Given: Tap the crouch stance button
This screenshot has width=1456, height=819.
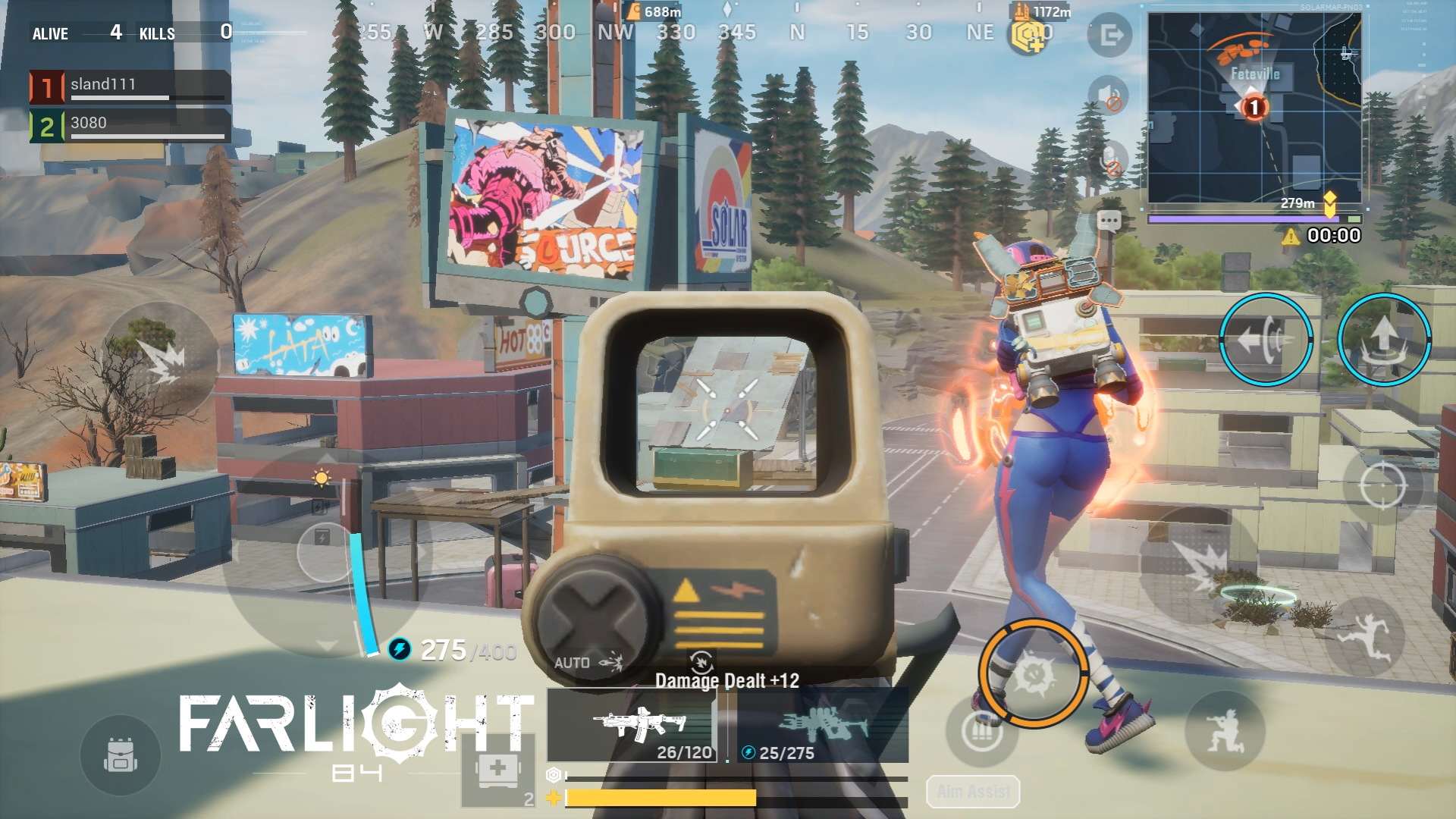Looking at the screenshot, I should click(x=1225, y=731).
